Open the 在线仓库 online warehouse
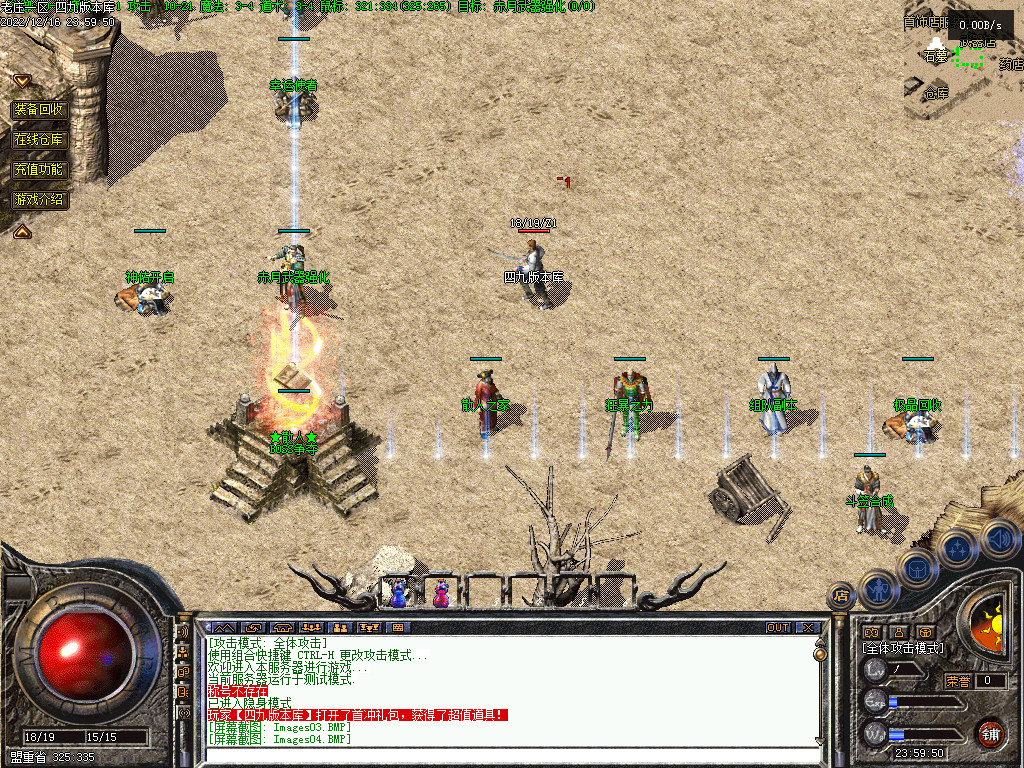1024x768 pixels. click(x=39, y=140)
